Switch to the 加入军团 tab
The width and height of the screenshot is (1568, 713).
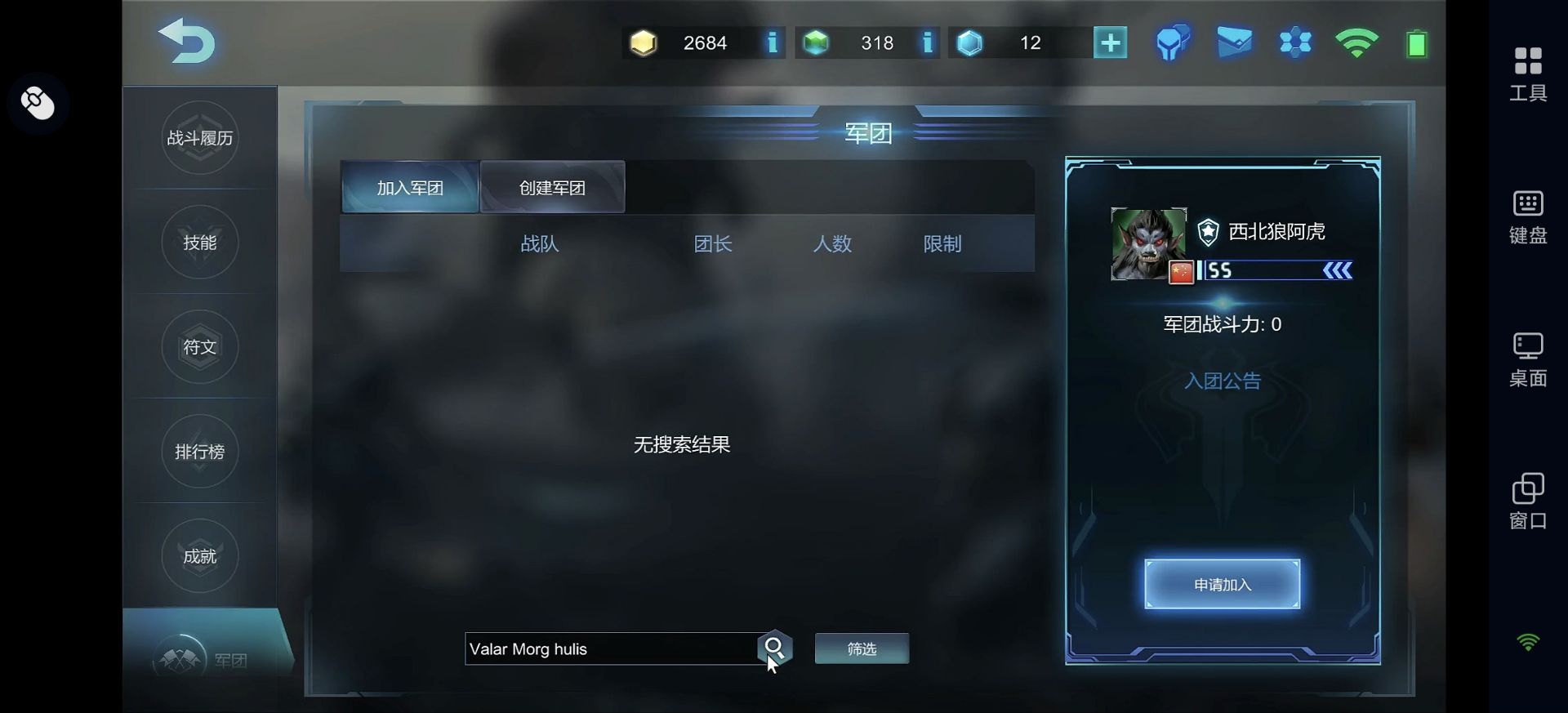pos(410,188)
